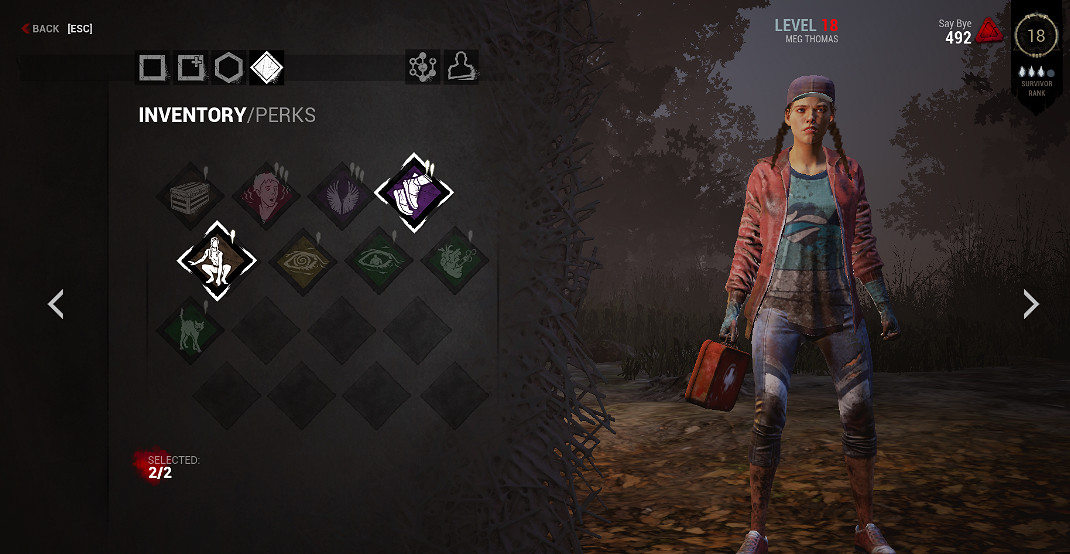The width and height of the screenshot is (1070, 554).
Task: Open the items tab with the square icon
Action: click(x=153, y=68)
